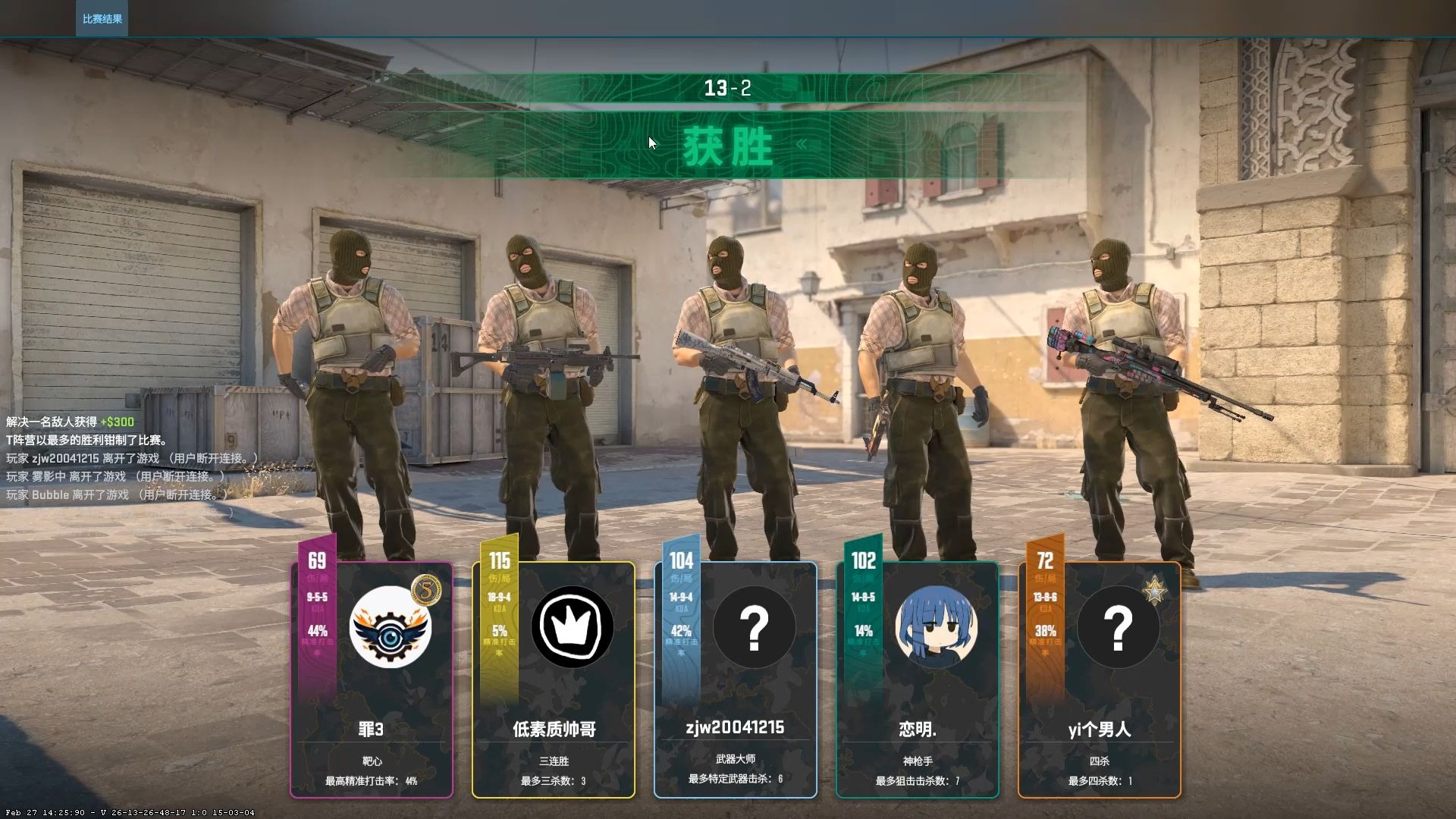This screenshot has width=1456, height=819.
Task: Click the 武器大师 award title
Action: [x=736, y=759]
